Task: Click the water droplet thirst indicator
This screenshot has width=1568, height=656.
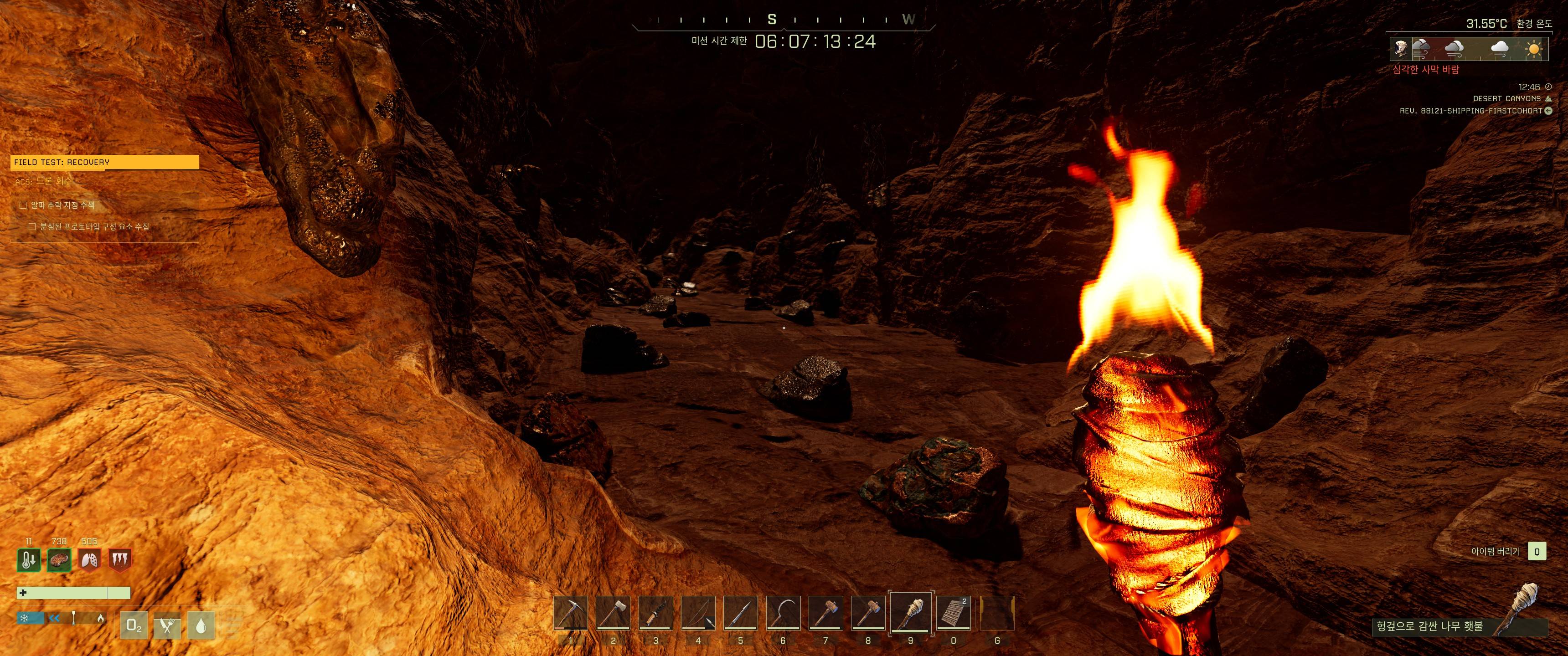Action: [x=200, y=625]
